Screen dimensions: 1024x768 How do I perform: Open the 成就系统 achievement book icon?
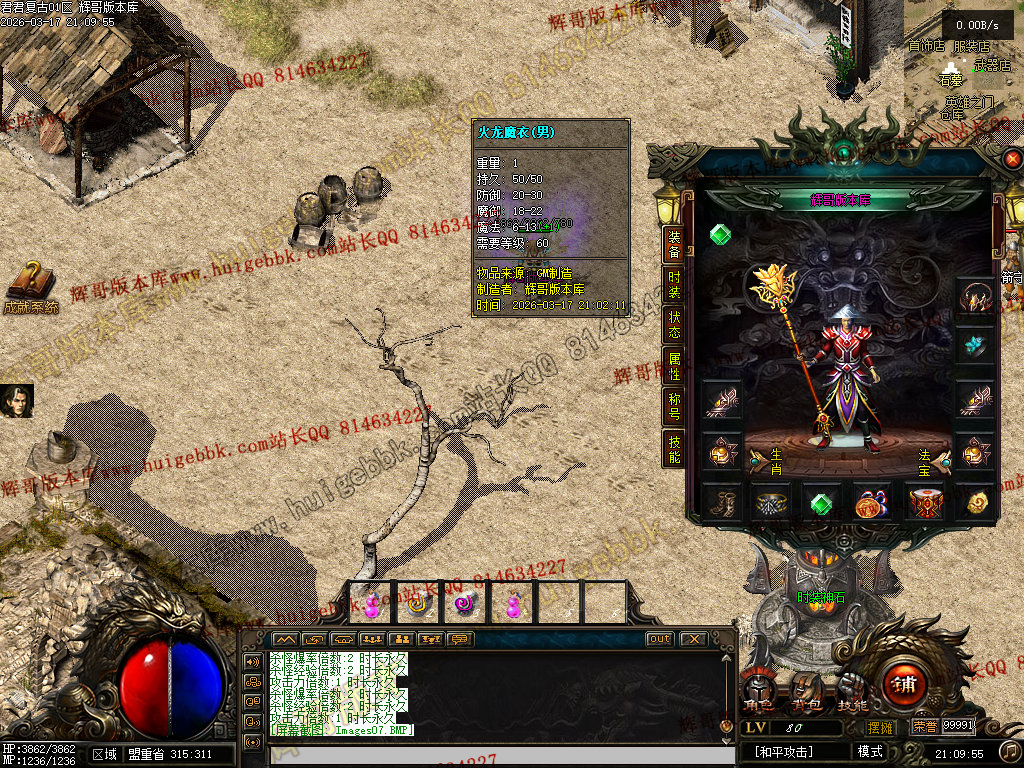coord(30,285)
